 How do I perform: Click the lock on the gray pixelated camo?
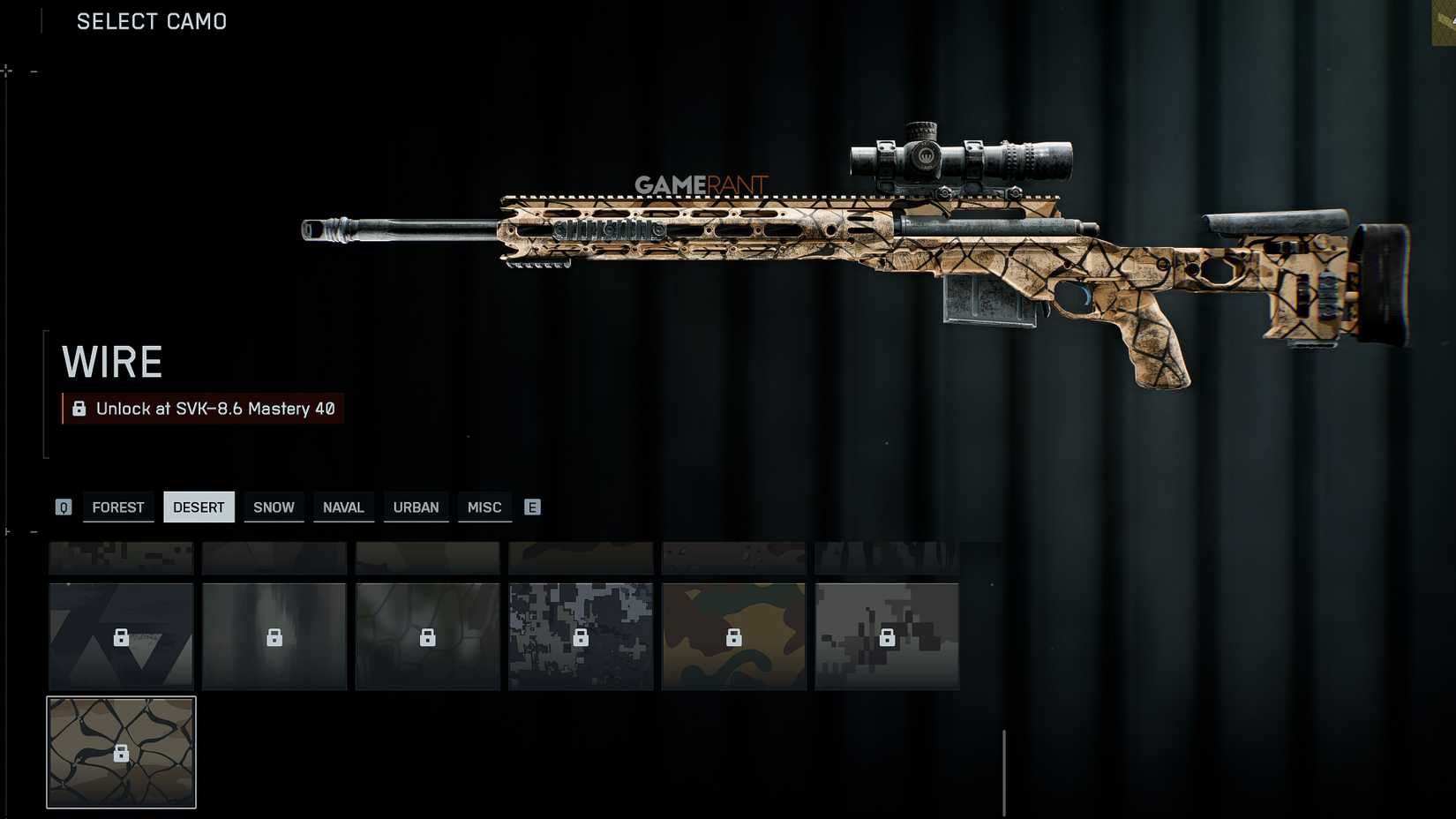pyautogui.click(x=889, y=635)
